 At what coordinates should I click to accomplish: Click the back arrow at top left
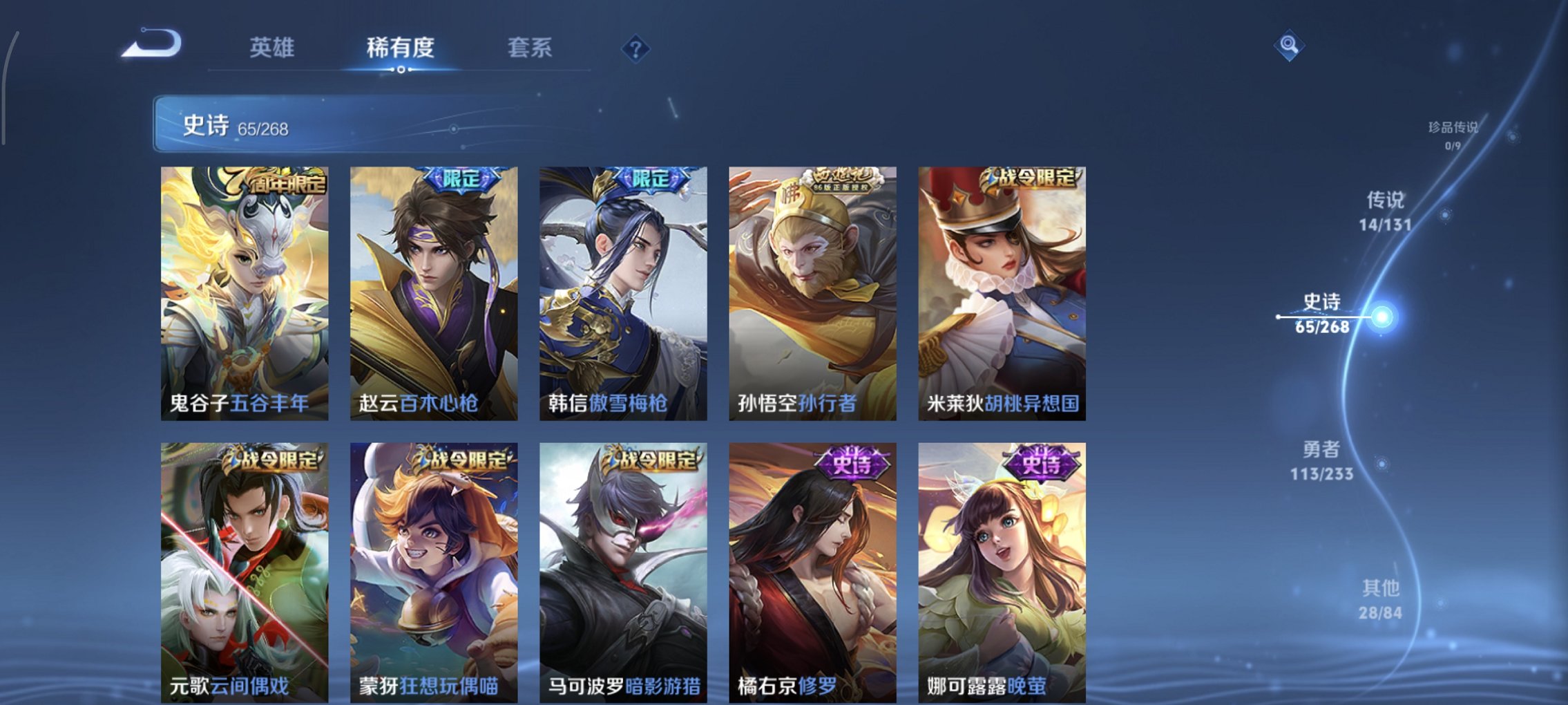[x=151, y=44]
